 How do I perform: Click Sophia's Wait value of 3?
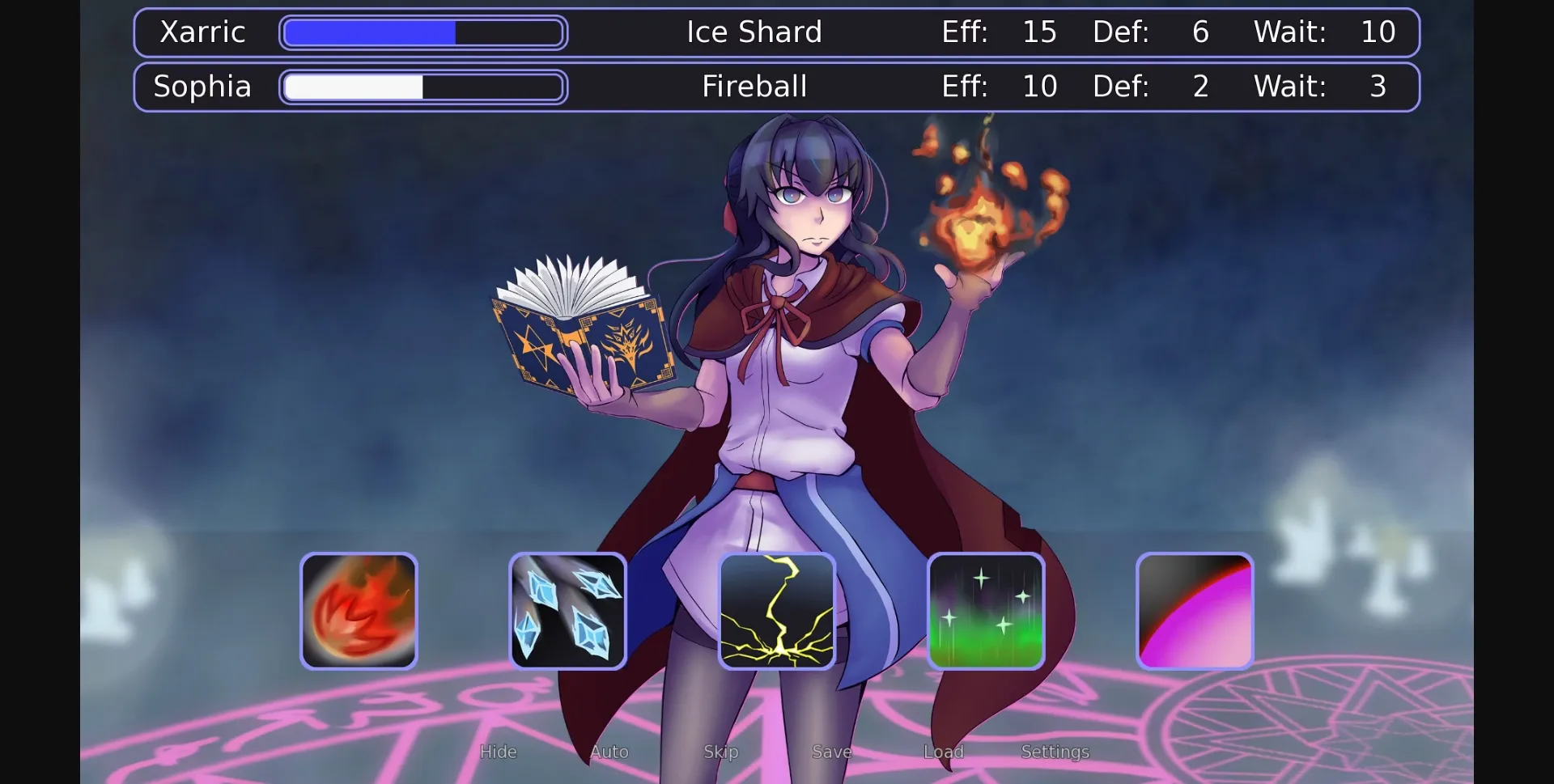1378,87
